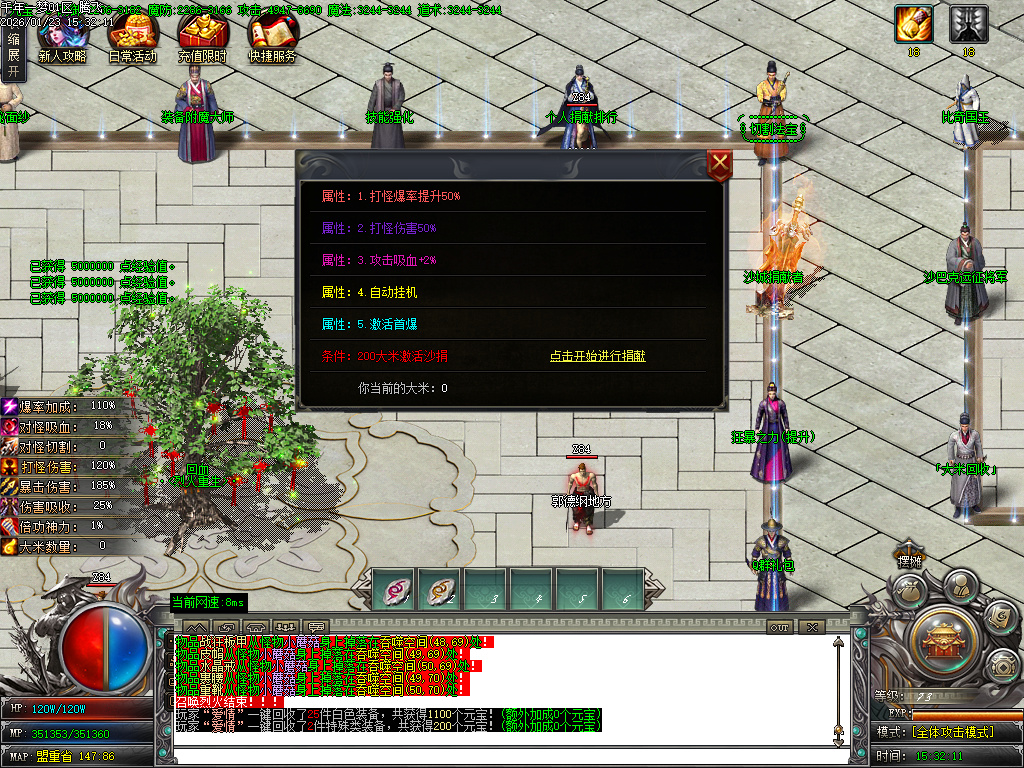Viewport: 1024px width, 768px height.
Task: Open the 快捷服务 quick services scroll
Action: [x=272, y=40]
